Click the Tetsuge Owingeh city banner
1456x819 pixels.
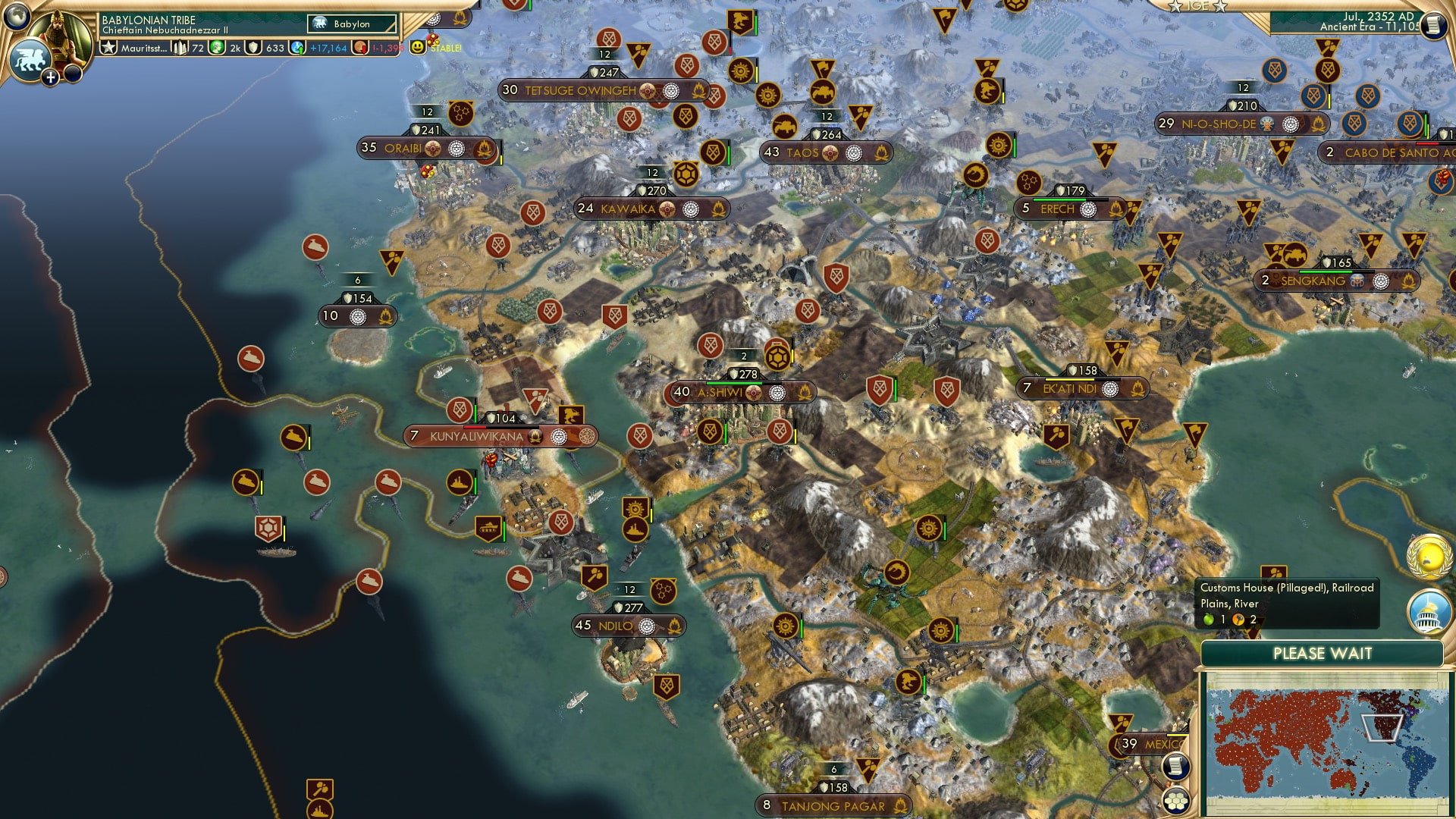[580, 91]
